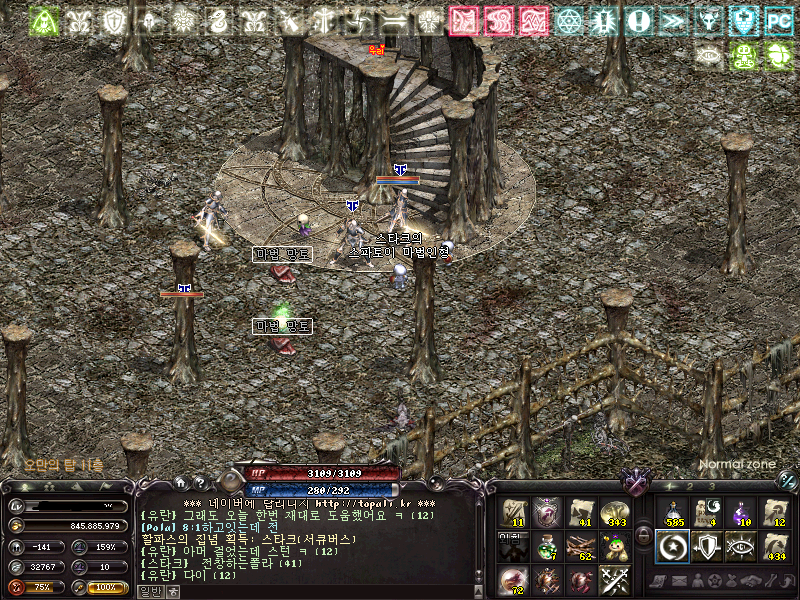The height and width of the screenshot is (600, 800).
Task: Click the PC buff icon
Action: 779,20
